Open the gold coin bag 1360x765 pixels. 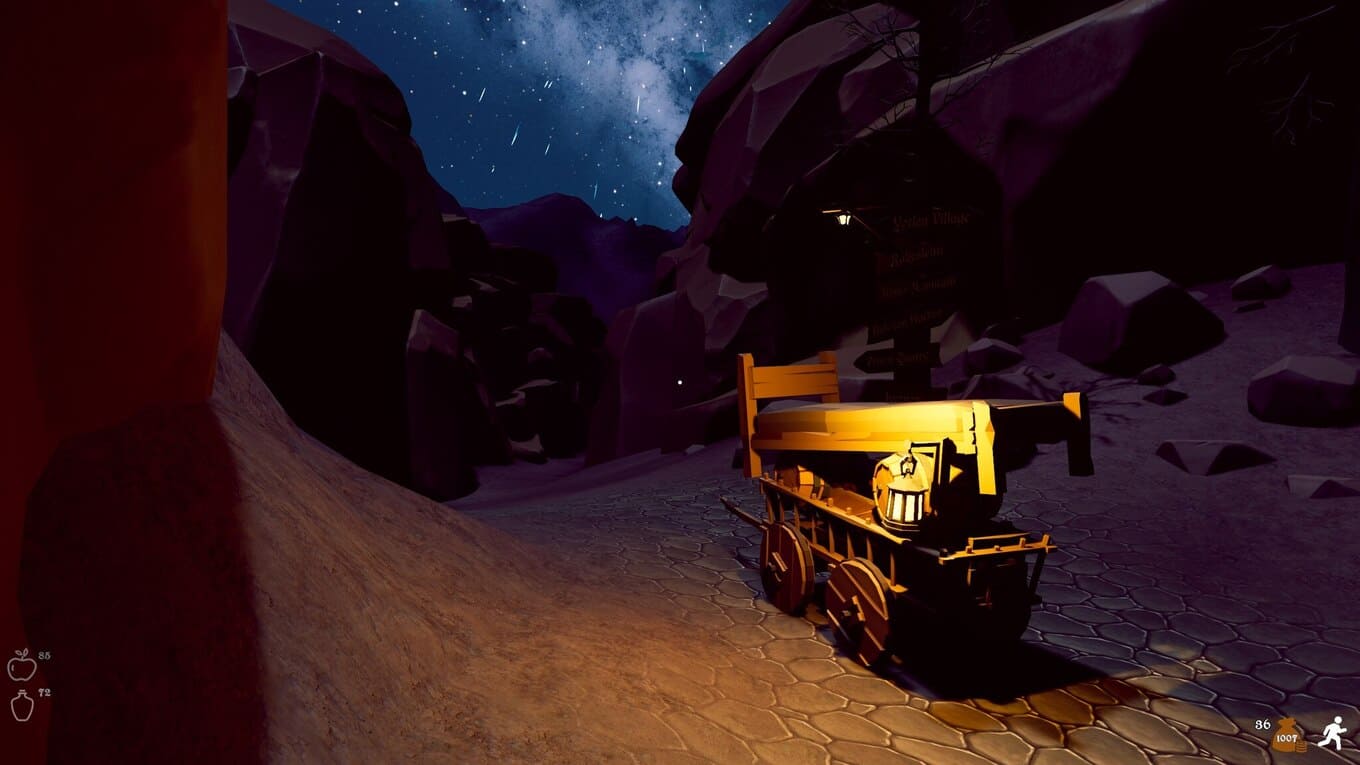pyautogui.click(x=1286, y=735)
